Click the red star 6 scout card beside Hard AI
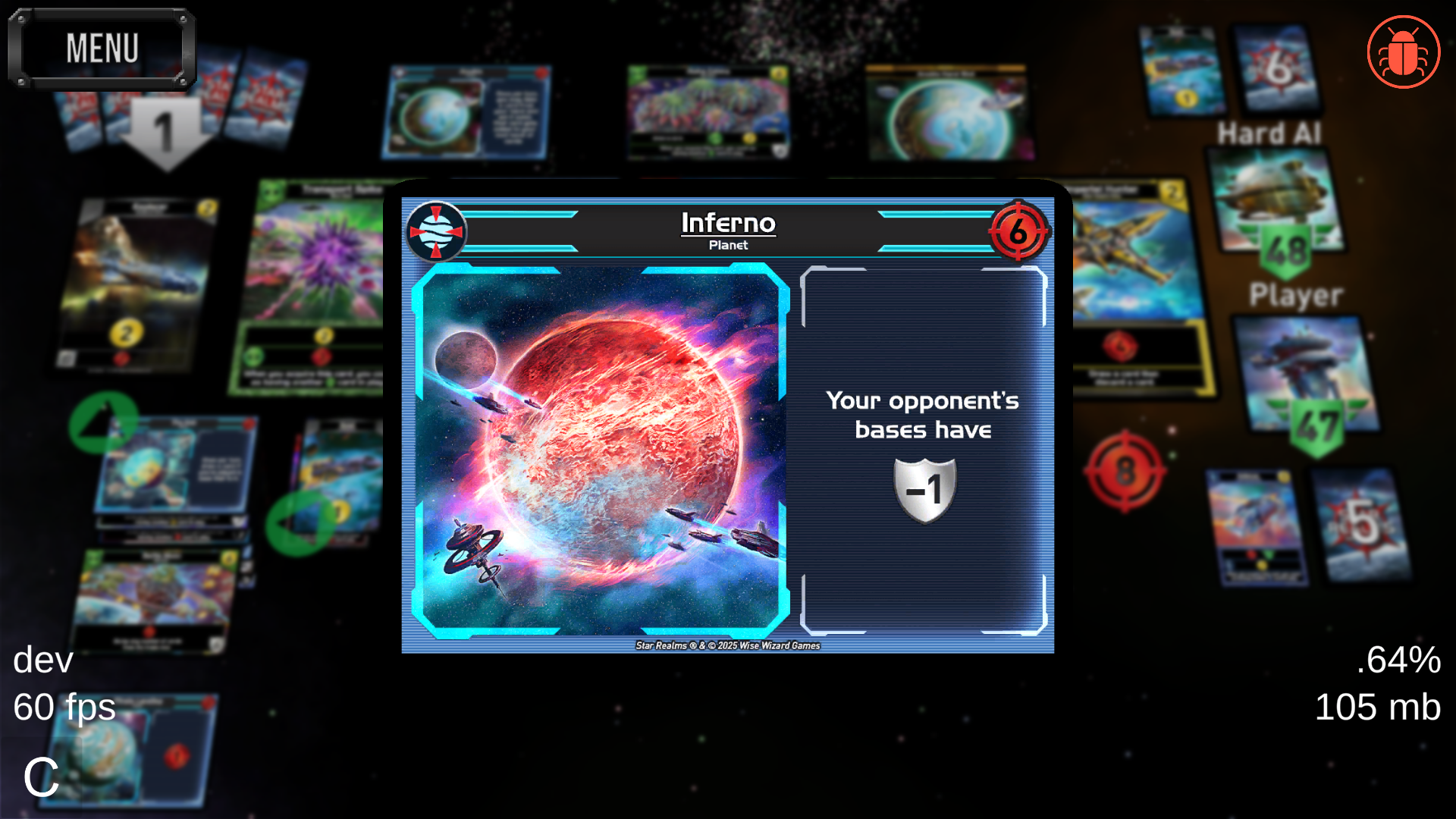Image resolution: width=1456 pixels, height=819 pixels. [x=1276, y=68]
